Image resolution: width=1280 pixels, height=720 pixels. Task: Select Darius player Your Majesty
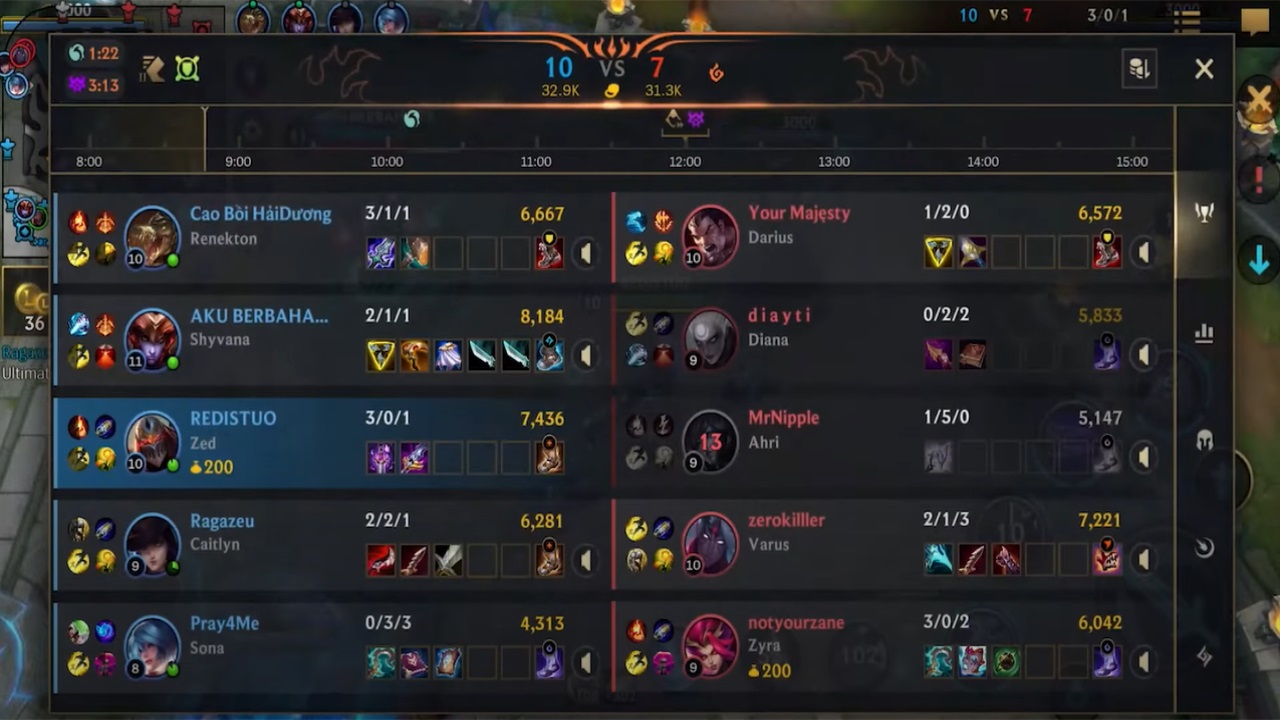(799, 213)
